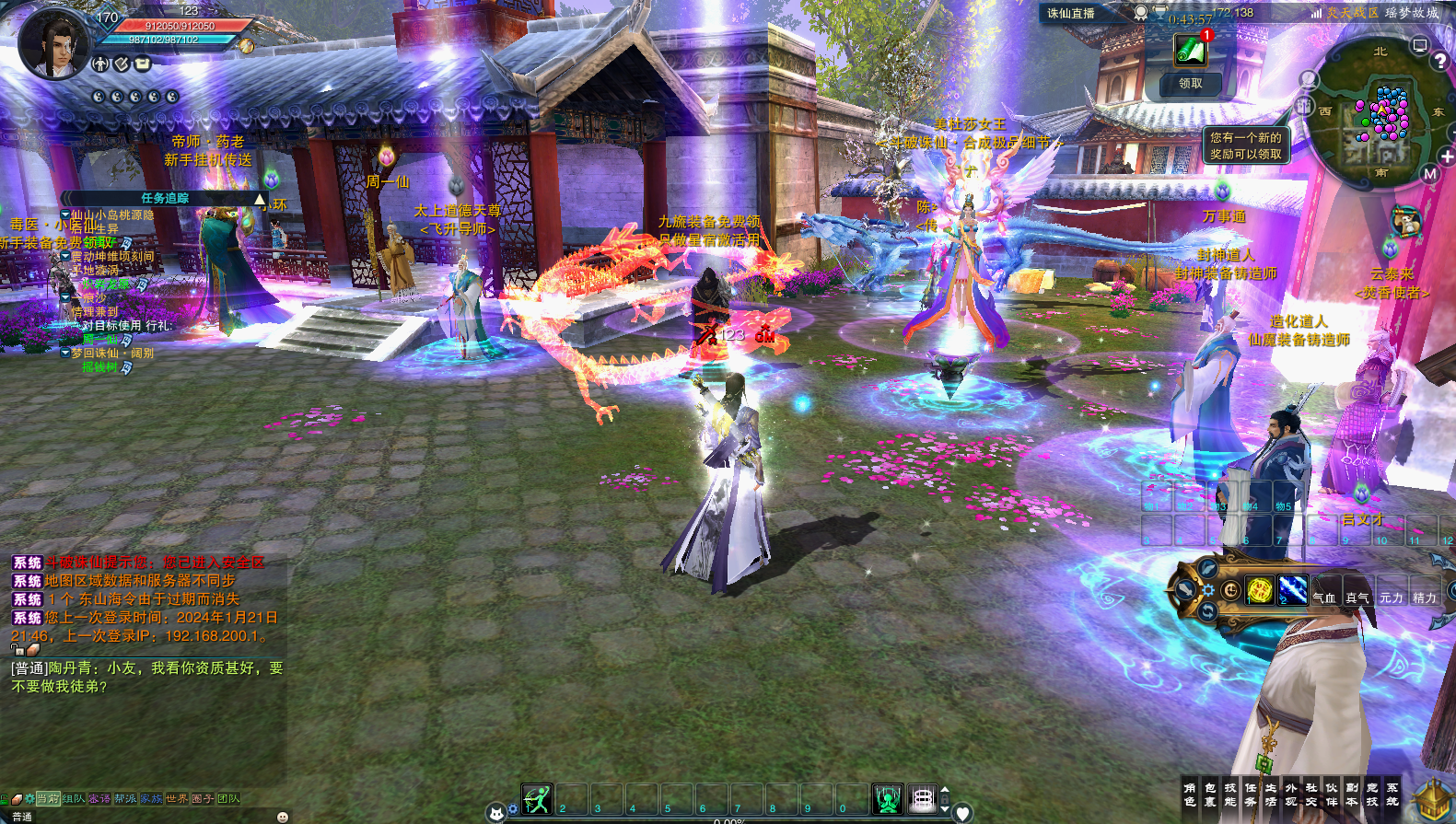
Task: Switch chat to the 世界 world channel
Action: coord(177,798)
